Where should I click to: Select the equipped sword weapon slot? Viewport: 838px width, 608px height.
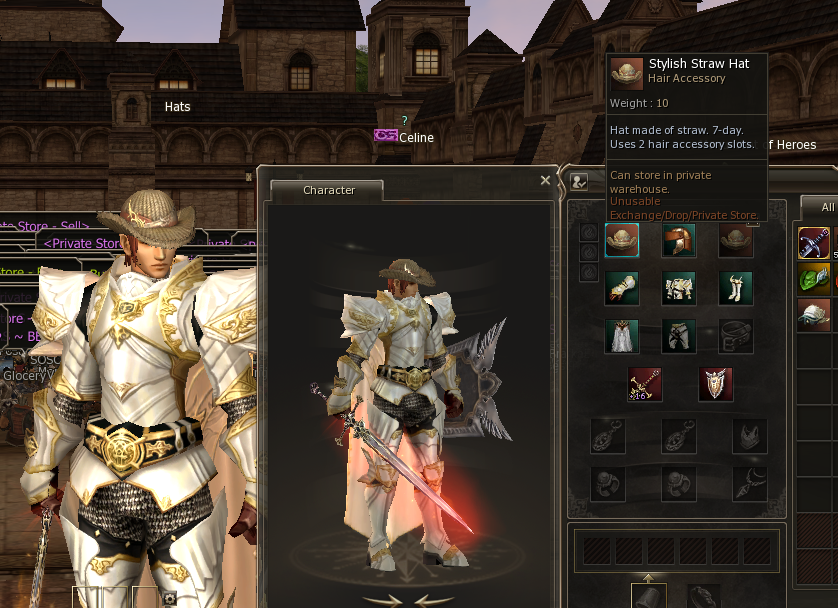point(645,384)
